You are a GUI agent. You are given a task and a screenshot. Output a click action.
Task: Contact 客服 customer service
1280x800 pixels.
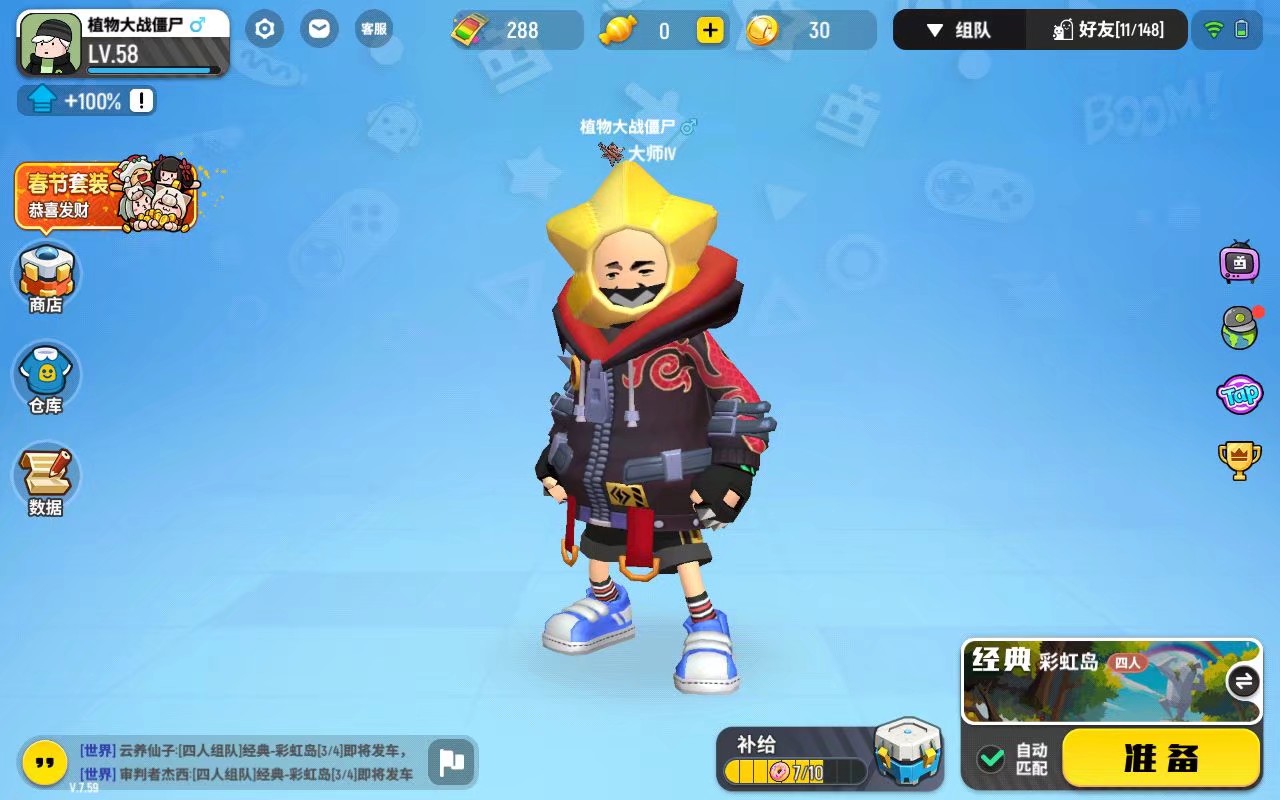(x=374, y=29)
